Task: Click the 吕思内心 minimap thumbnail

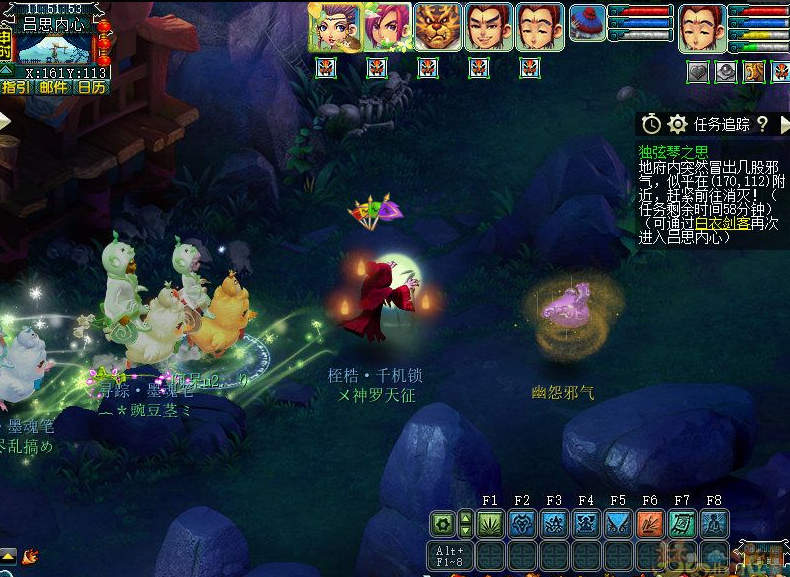Action: (55, 48)
